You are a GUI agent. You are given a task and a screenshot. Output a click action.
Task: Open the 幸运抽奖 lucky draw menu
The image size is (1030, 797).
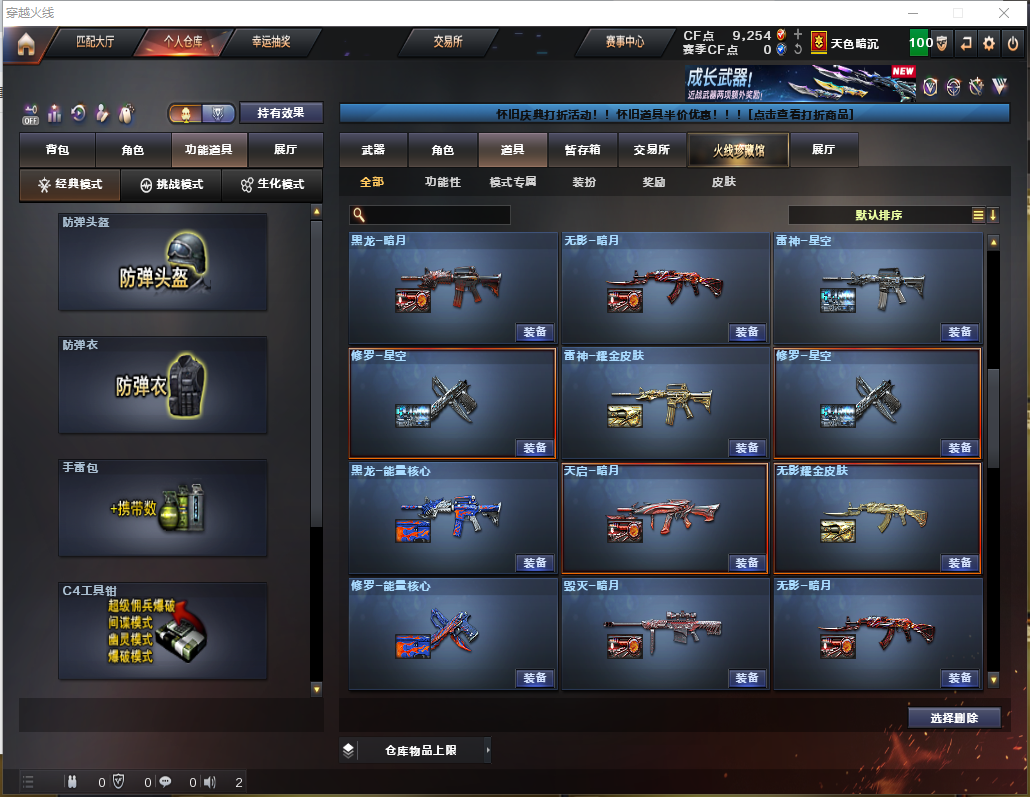click(270, 42)
